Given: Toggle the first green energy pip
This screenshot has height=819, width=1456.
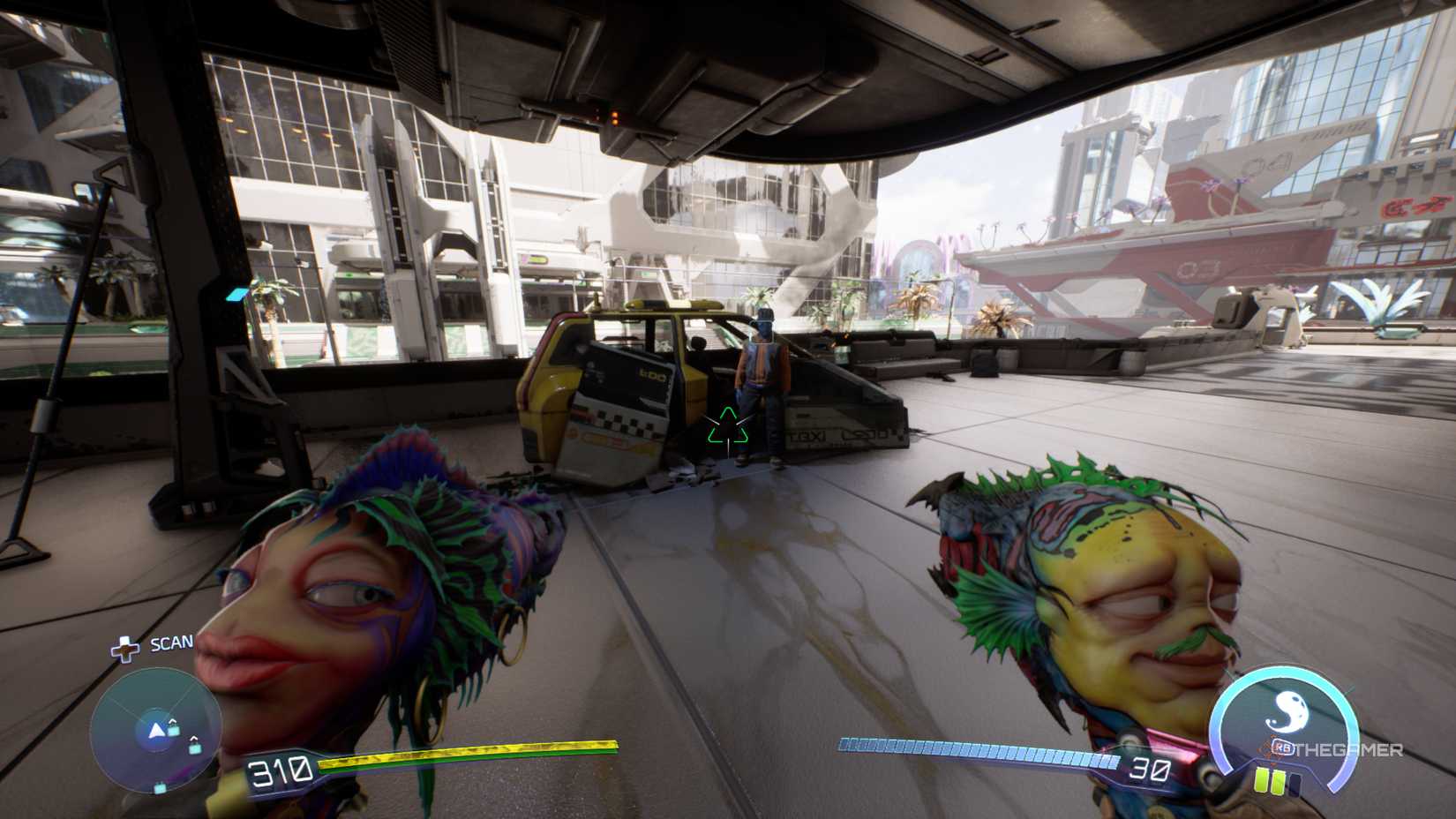Looking at the screenshot, I should tap(1261, 780).
